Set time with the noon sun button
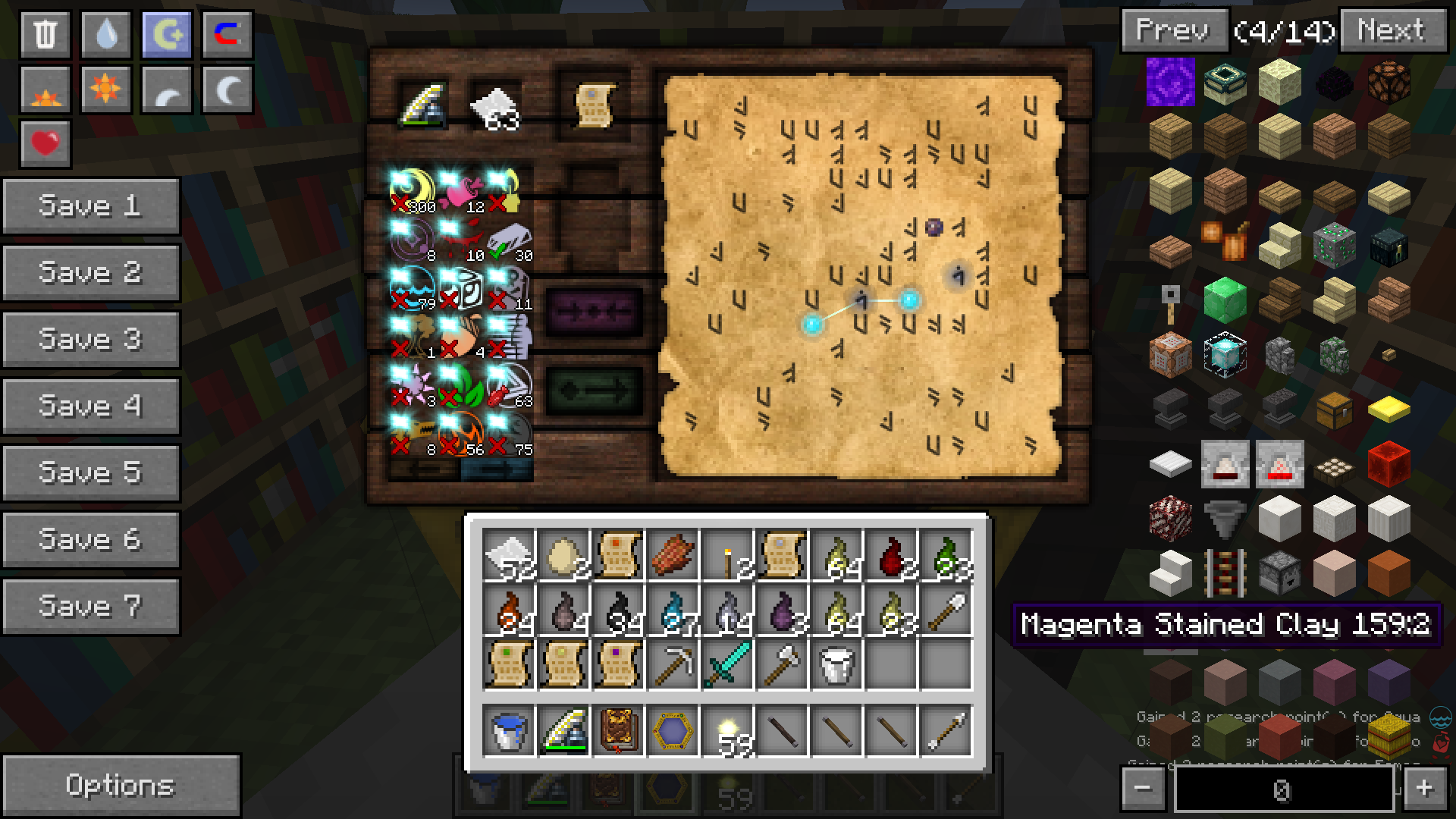Image resolution: width=1456 pixels, height=819 pixels. point(106,89)
